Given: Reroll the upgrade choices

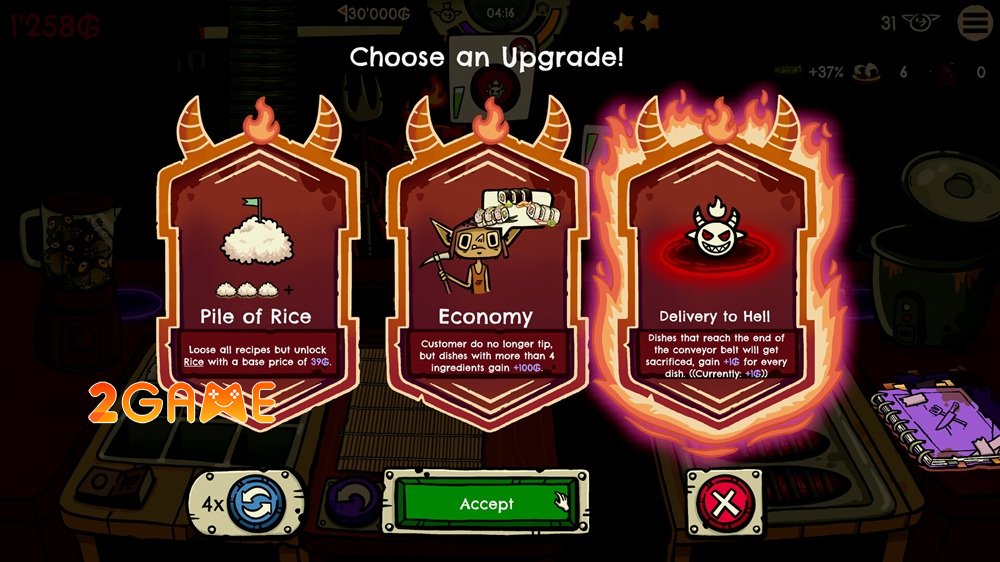Looking at the screenshot, I should pyautogui.click(x=256, y=502).
